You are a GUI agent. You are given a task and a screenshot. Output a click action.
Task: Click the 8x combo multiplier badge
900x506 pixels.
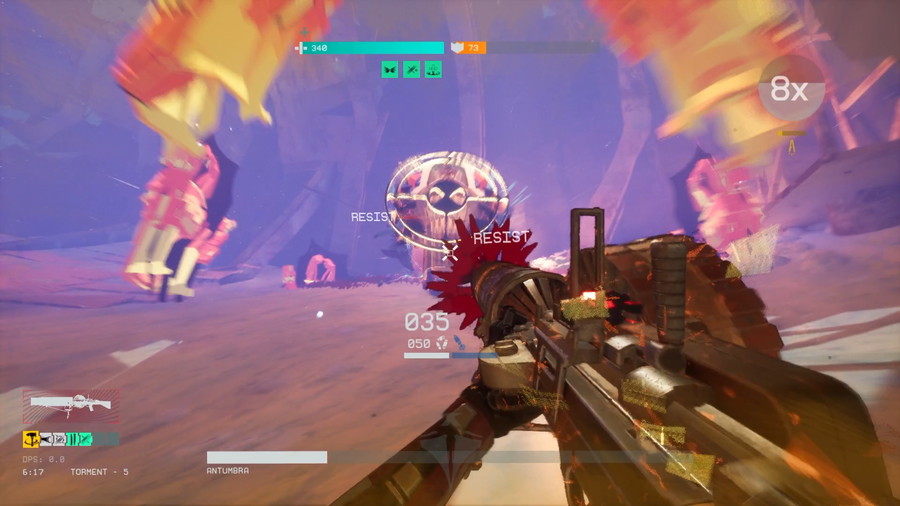pyautogui.click(x=791, y=91)
